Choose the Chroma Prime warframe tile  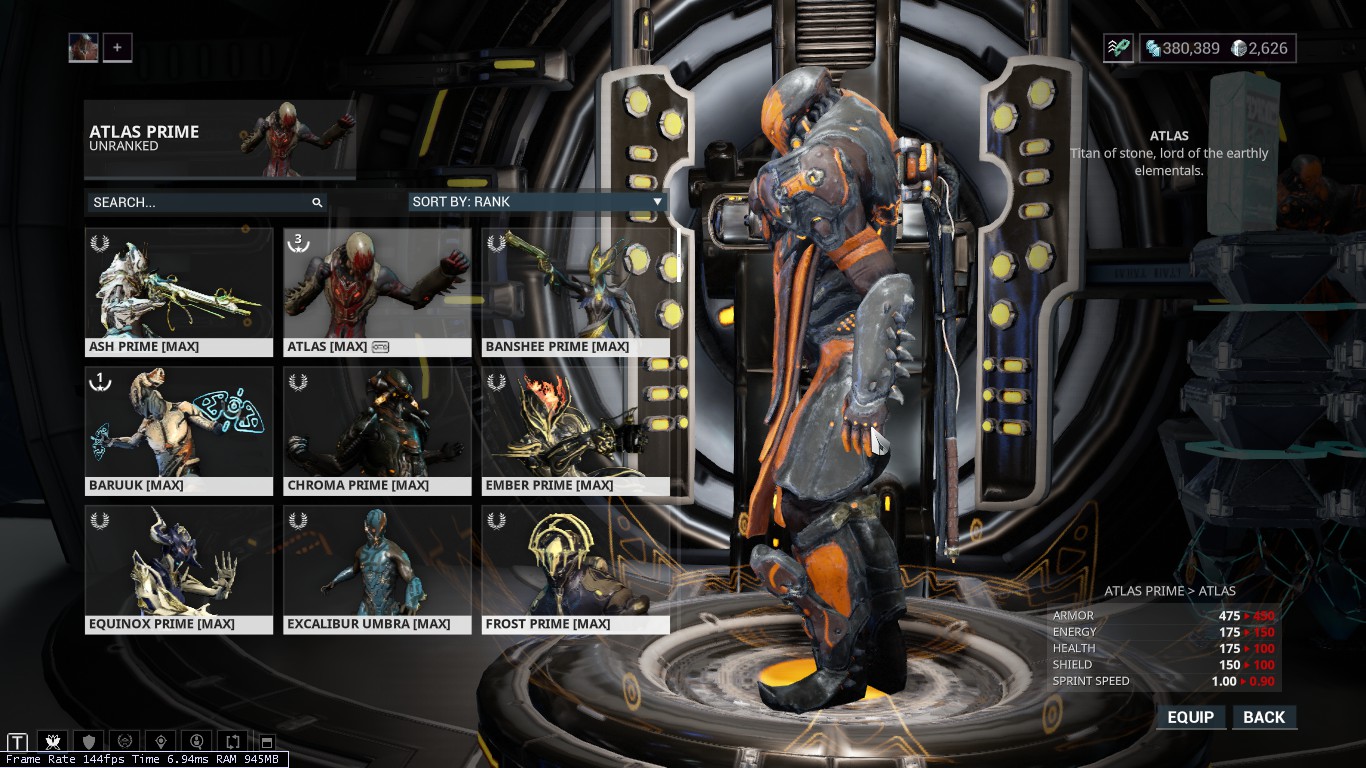pos(377,430)
